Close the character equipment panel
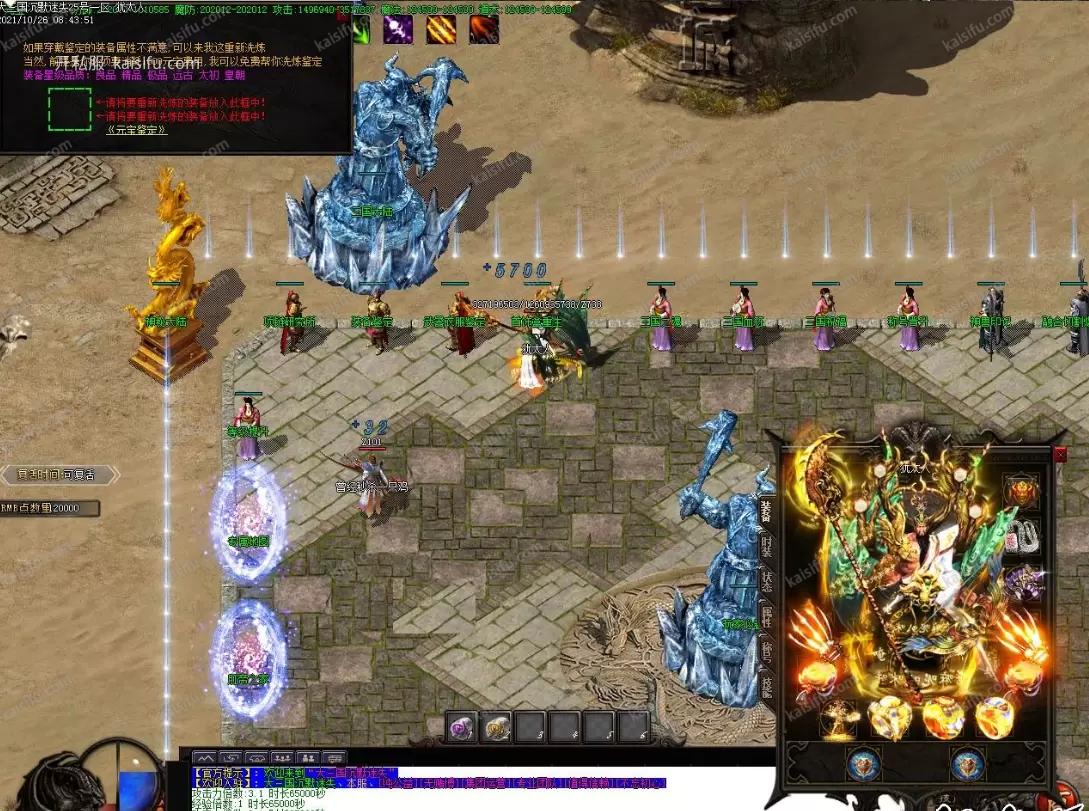1089x811 pixels. 1060,455
